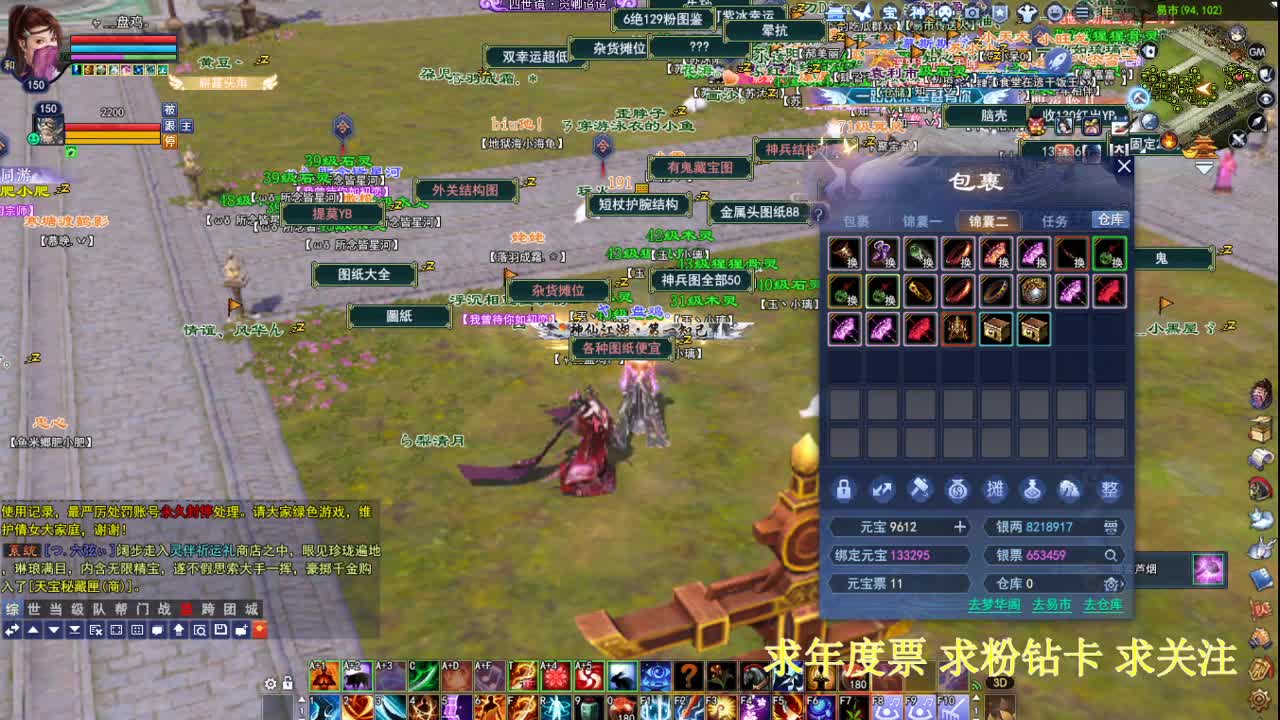Click the magnifier icon beside 银票 653459
This screenshot has height=720, width=1280.
tap(1110, 555)
